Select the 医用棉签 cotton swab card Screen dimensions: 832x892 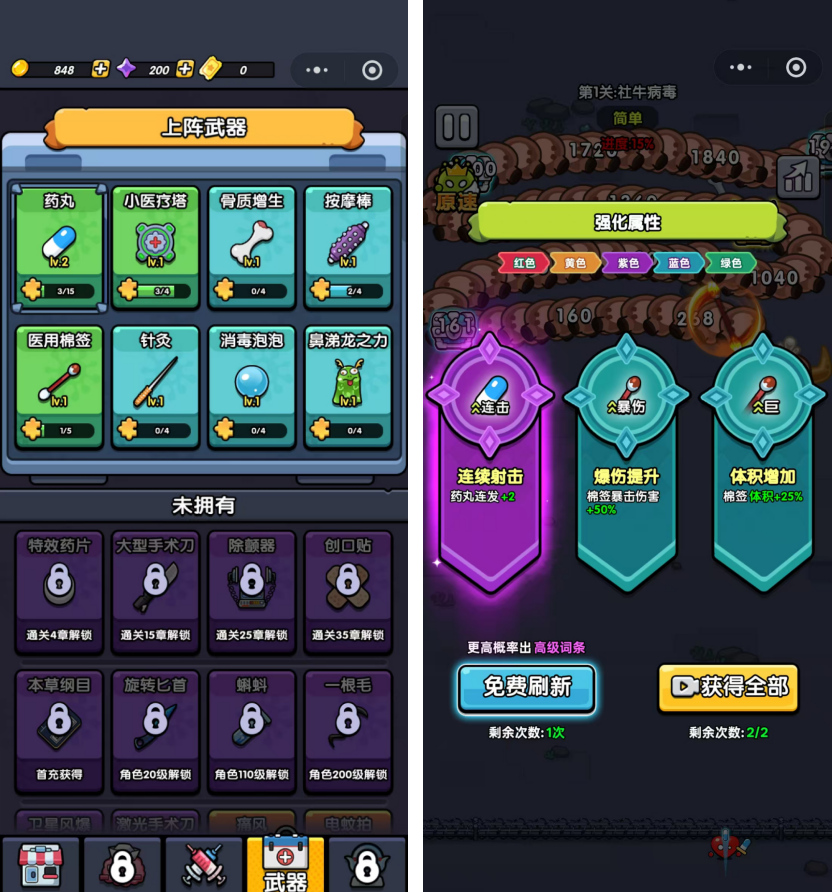59,386
